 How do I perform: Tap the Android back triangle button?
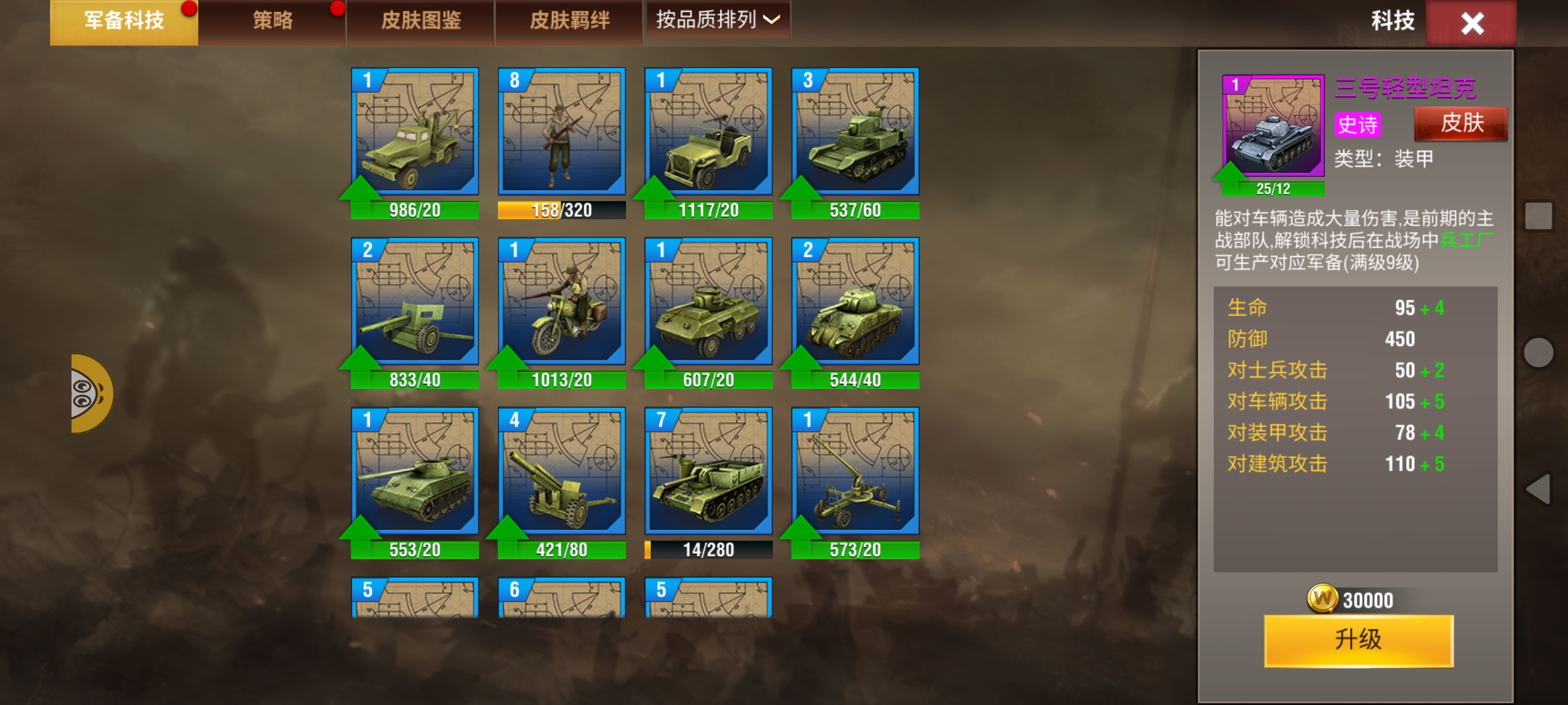pos(1539,489)
